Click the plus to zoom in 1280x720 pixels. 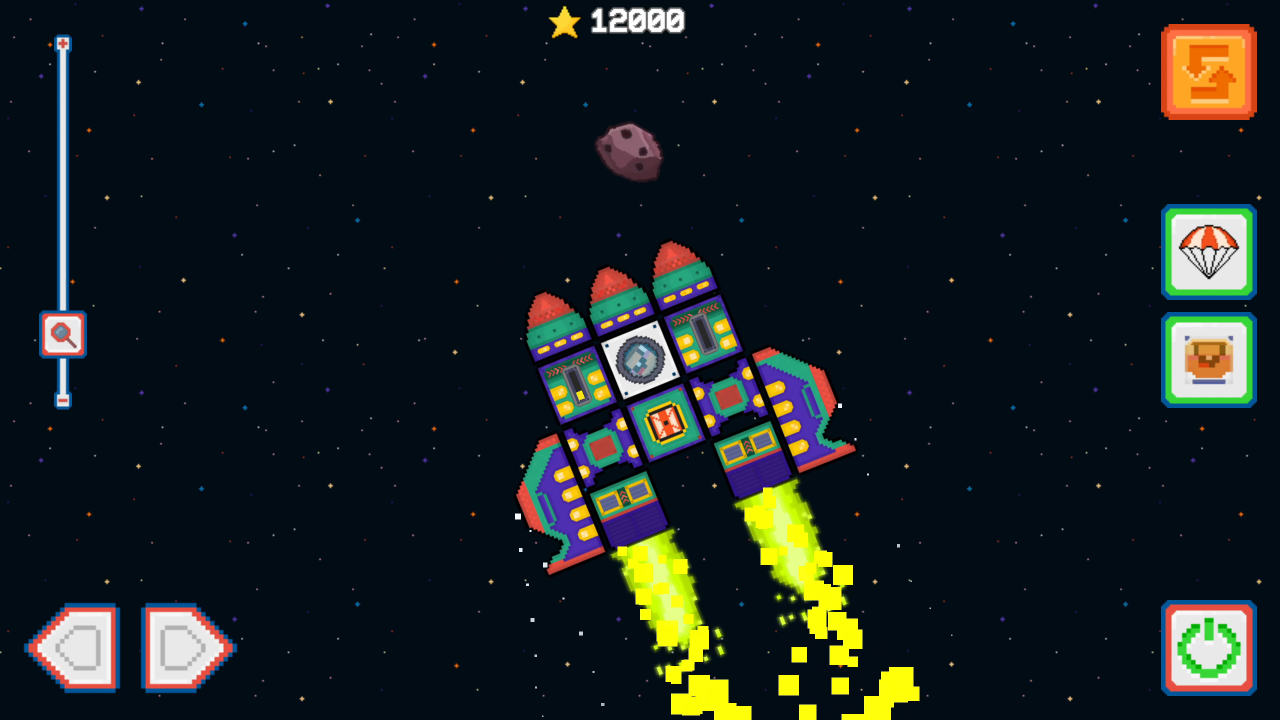pos(62,43)
